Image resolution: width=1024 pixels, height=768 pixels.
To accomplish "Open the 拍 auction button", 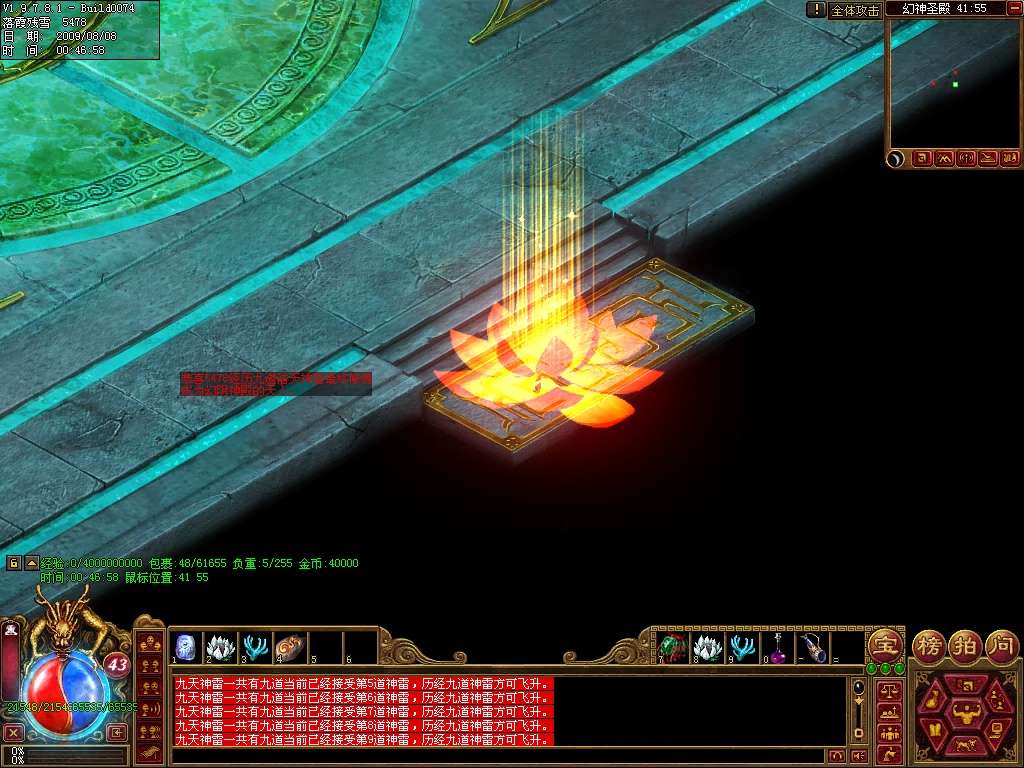I will click(965, 643).
